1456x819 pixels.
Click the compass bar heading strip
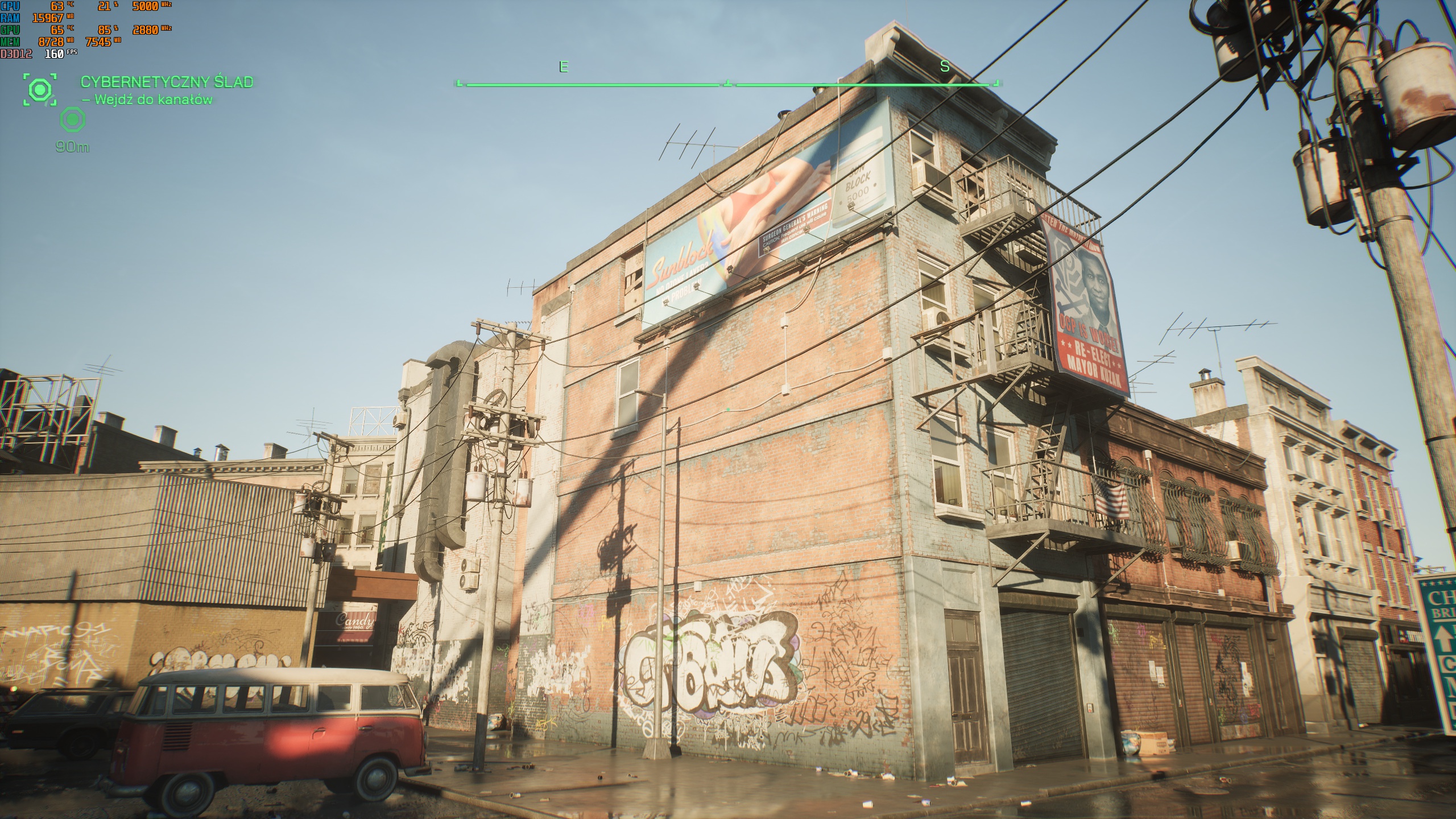click(728, 84)
